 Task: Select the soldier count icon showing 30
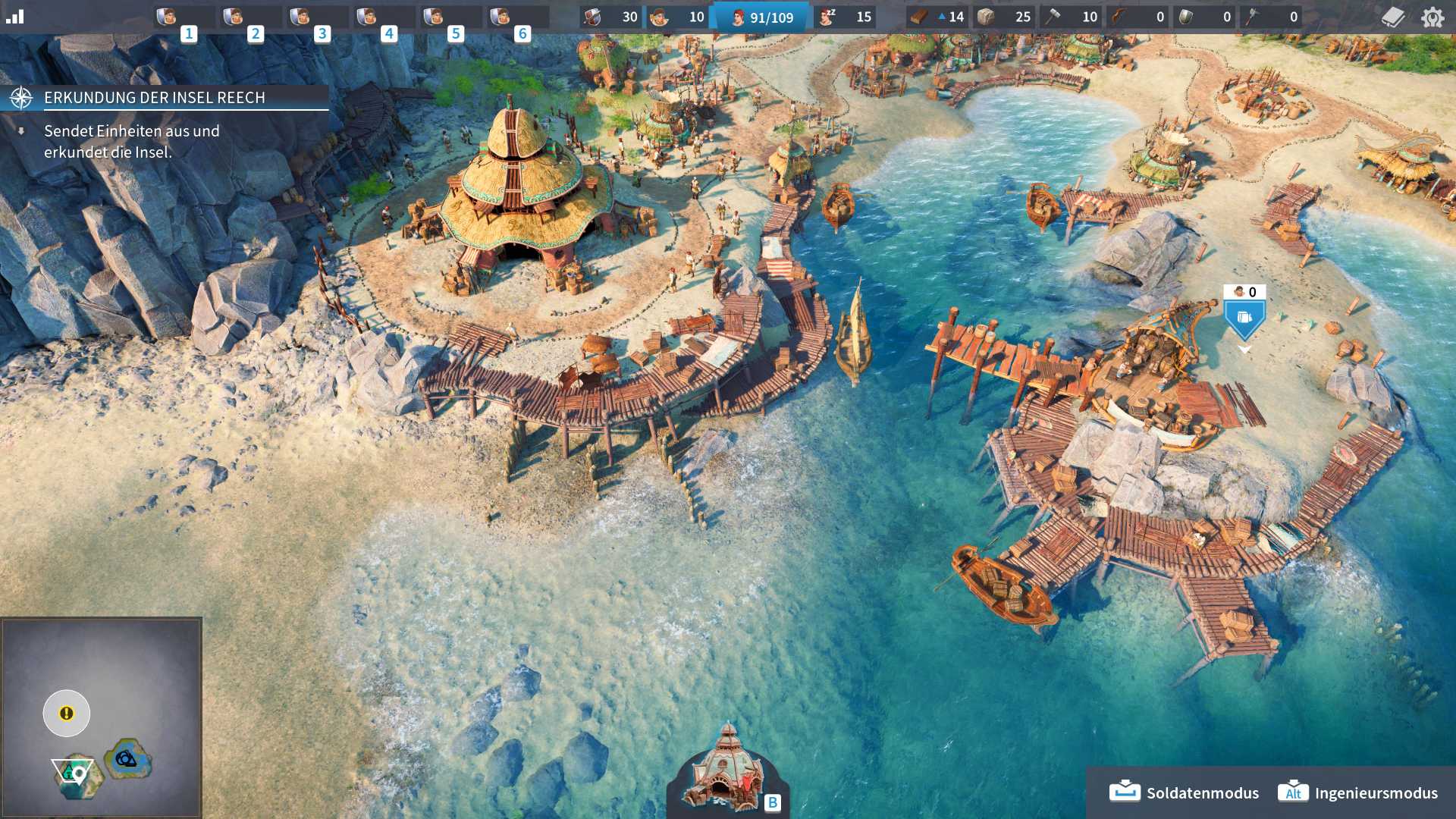(611, 17)
